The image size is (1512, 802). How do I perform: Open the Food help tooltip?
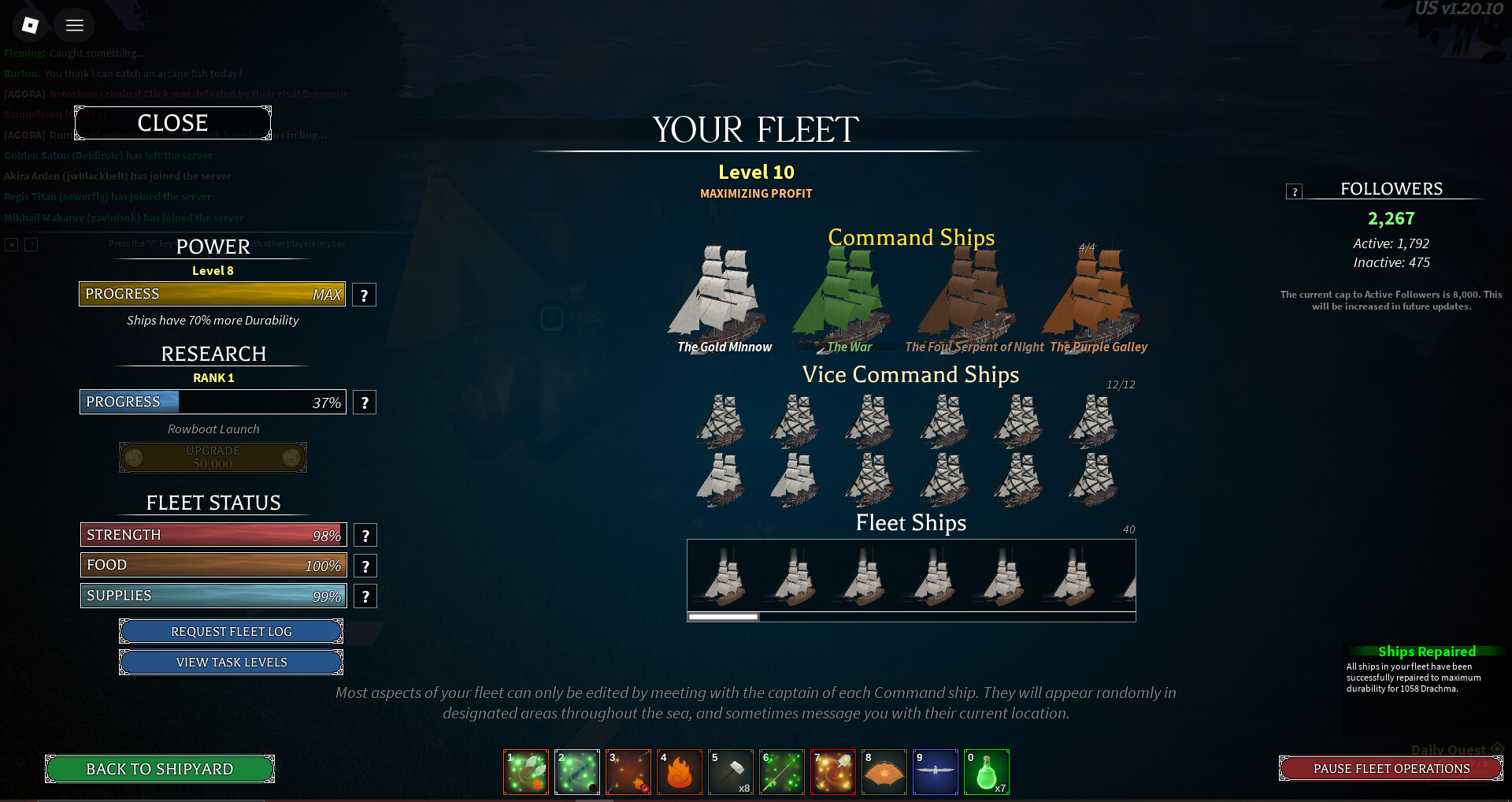(x=365, y=566)
